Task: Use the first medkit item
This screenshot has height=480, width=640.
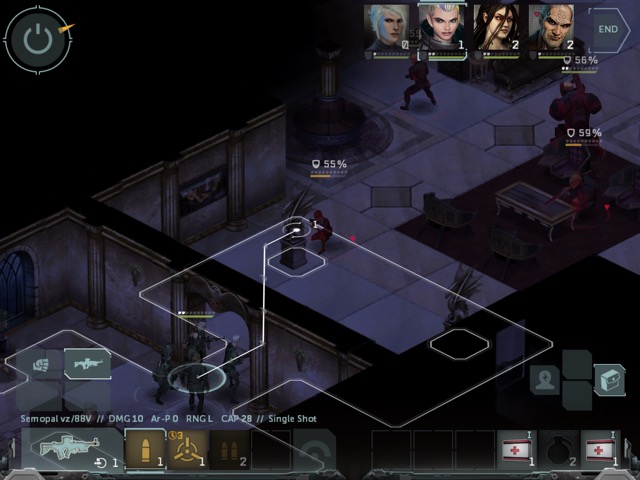Action: tap(517, 449)
